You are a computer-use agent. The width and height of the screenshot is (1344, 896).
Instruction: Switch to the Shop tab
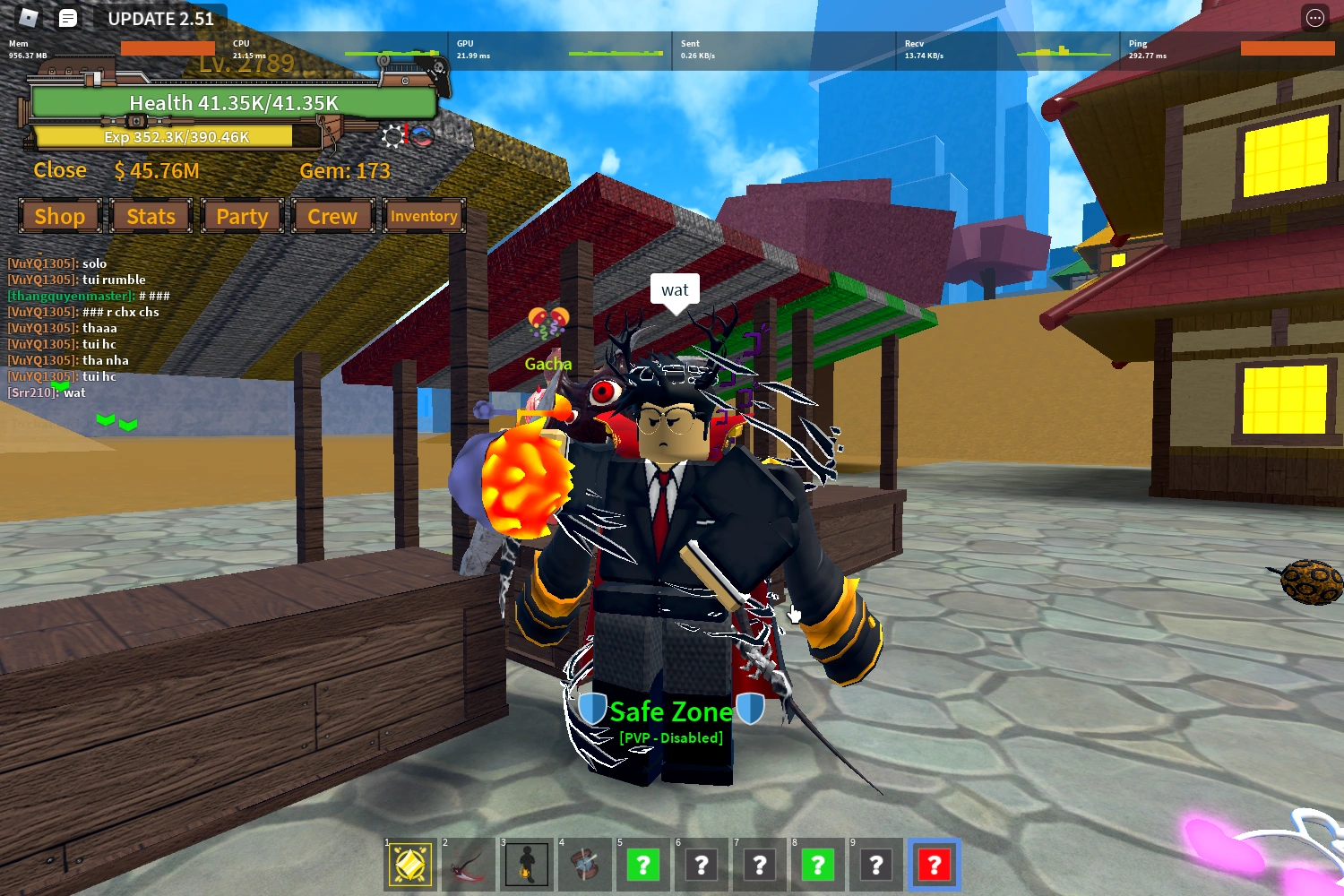pos(59,216)
